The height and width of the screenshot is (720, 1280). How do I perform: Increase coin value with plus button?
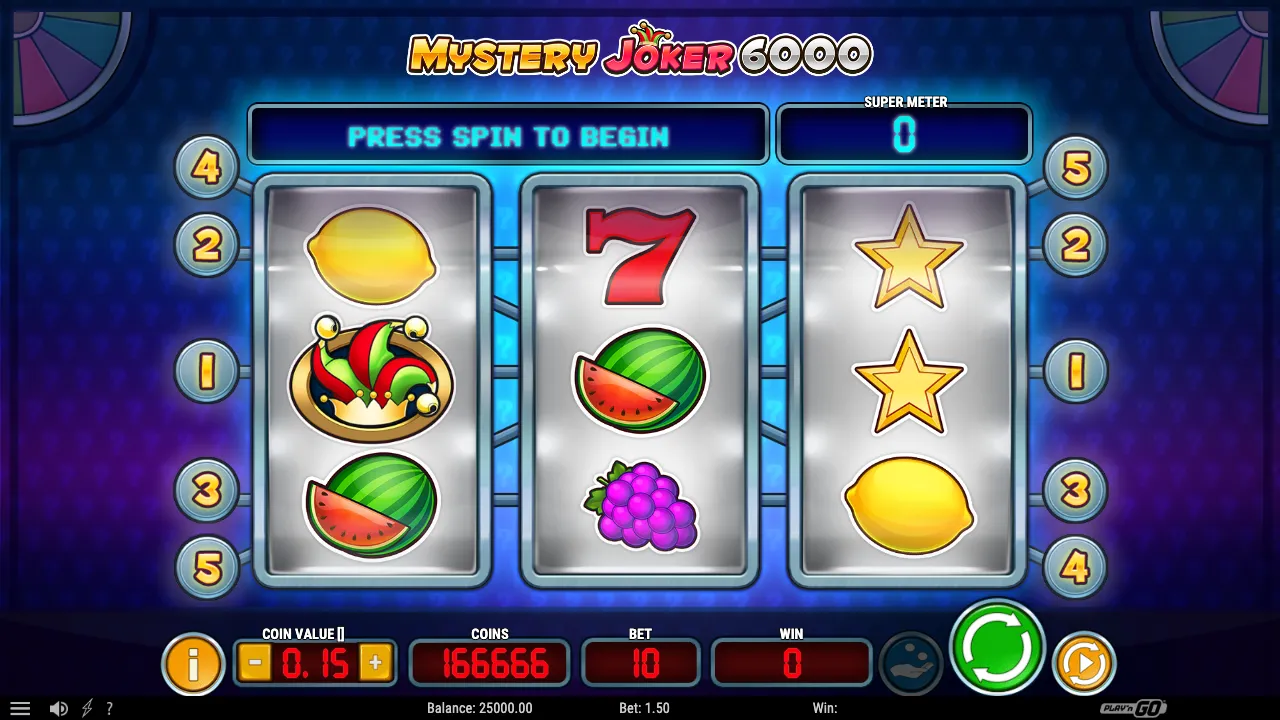(376, 661)
